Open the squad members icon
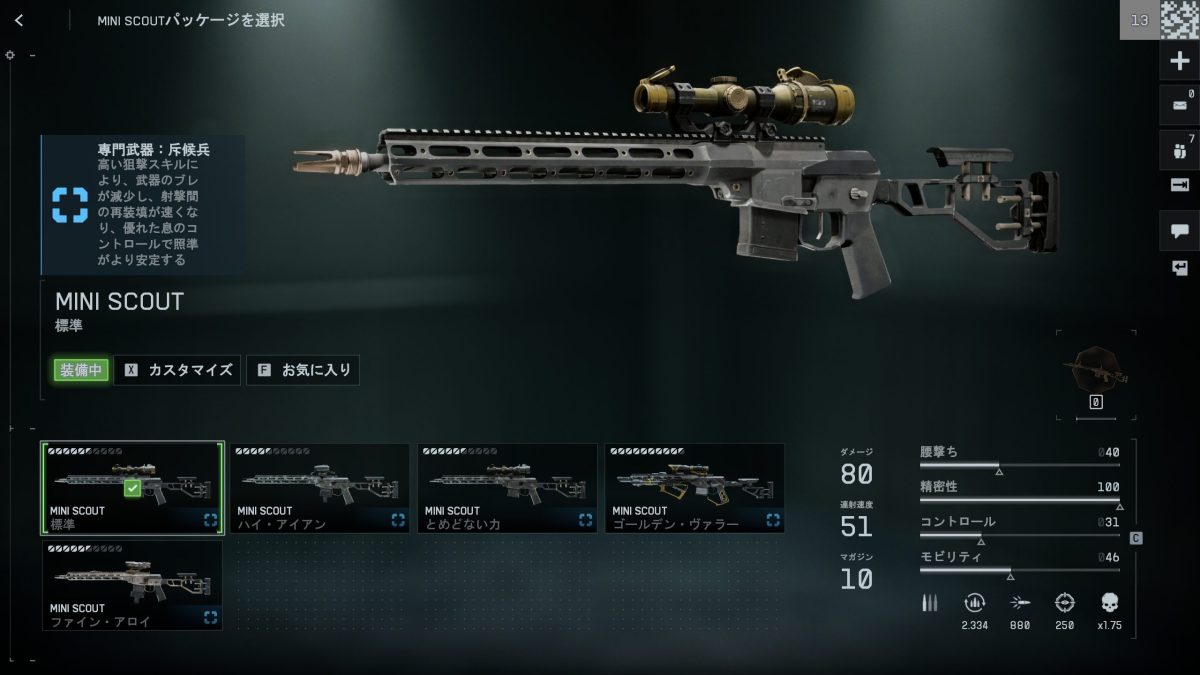 pyautogui.click(x=1179, y=151)
